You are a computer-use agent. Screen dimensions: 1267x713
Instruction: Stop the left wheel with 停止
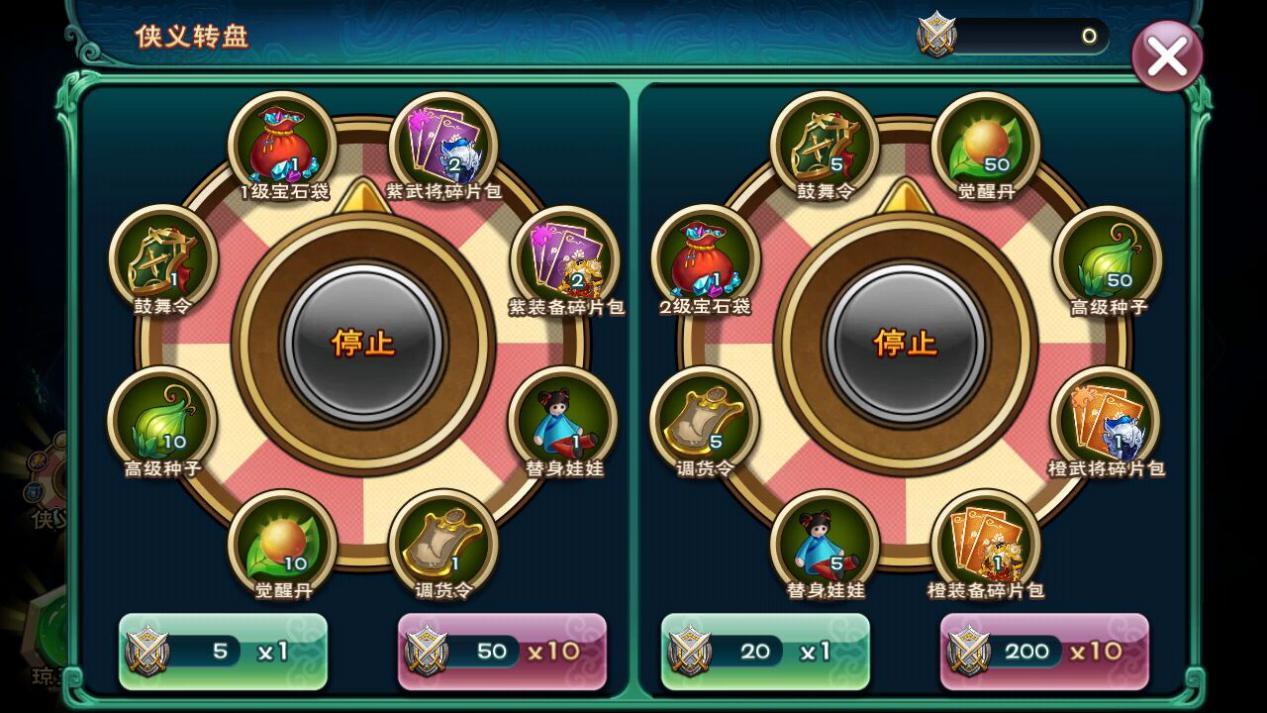[363, 343]
